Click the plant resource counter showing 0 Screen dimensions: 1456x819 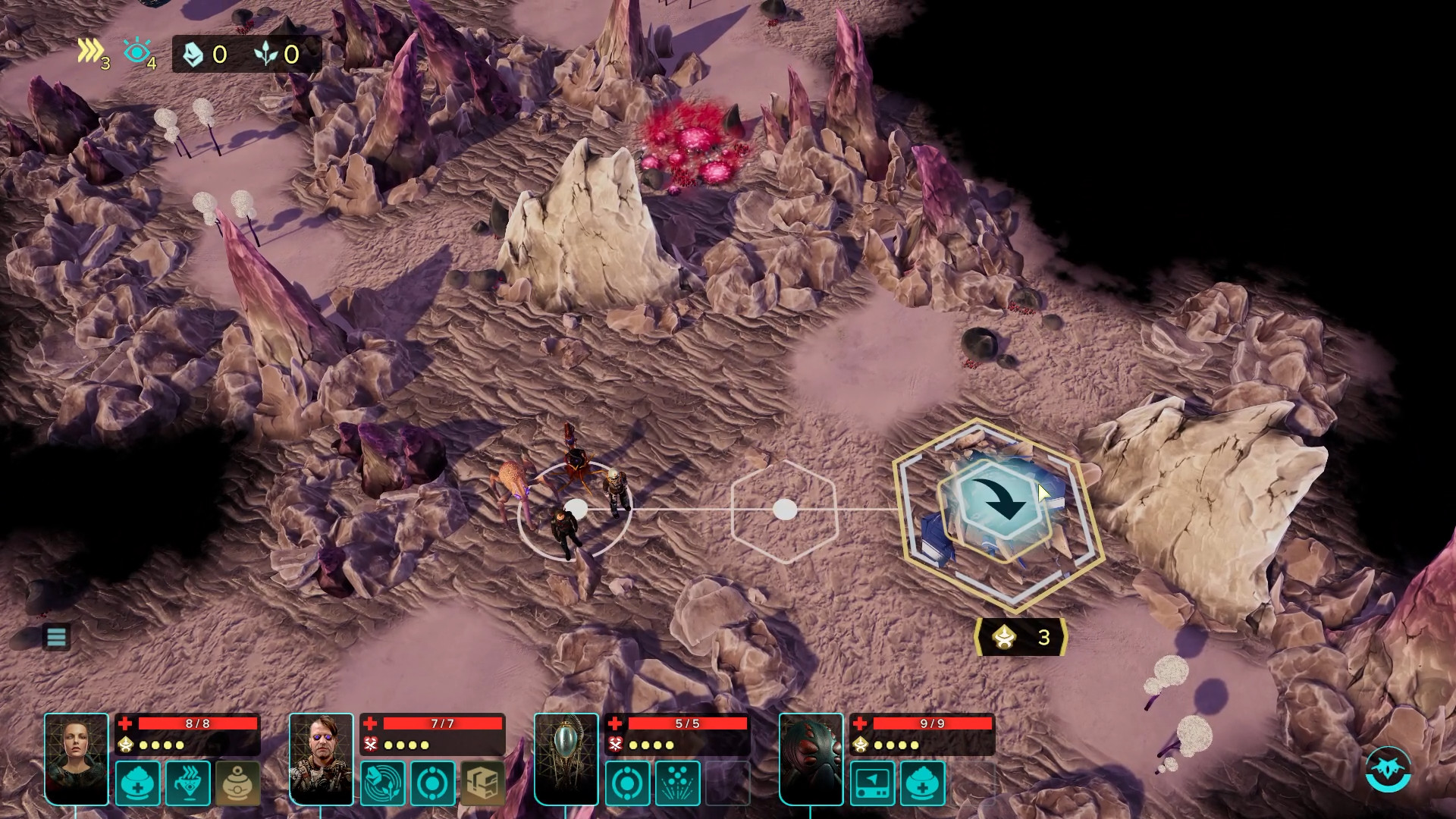(278, 53)
